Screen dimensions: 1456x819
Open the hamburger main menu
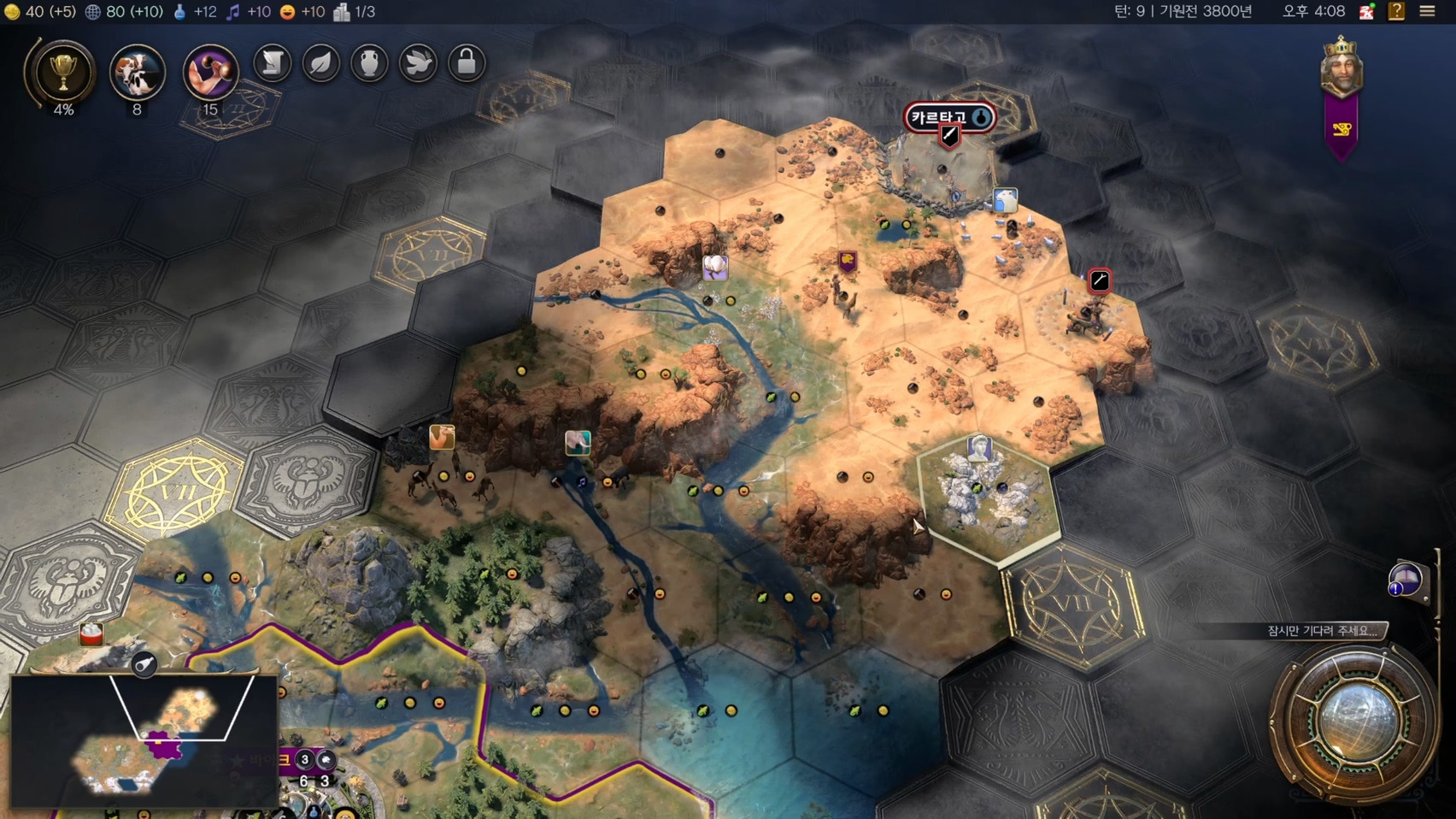[1427, 11]
